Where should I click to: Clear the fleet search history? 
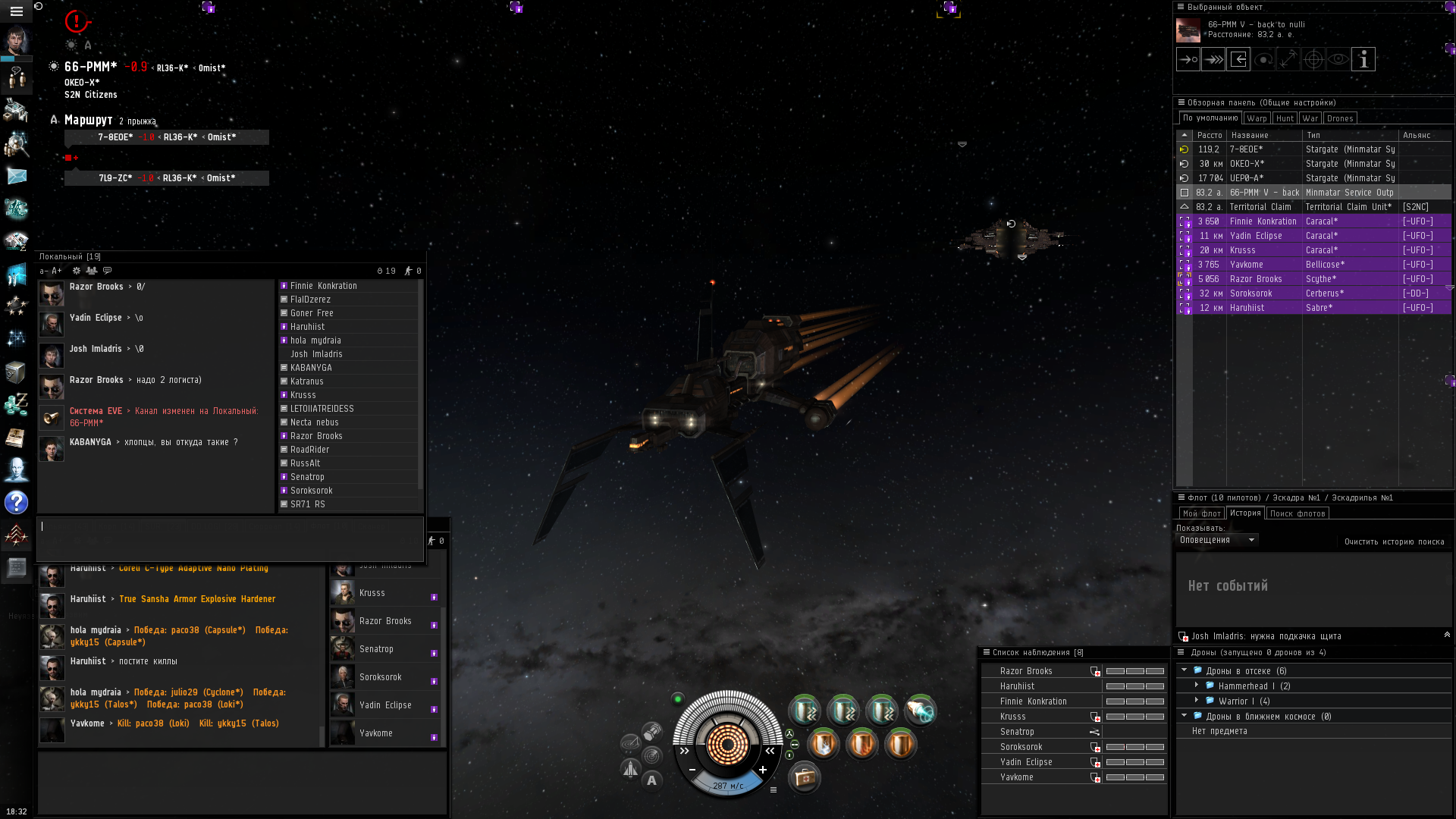pos(1394,541)
